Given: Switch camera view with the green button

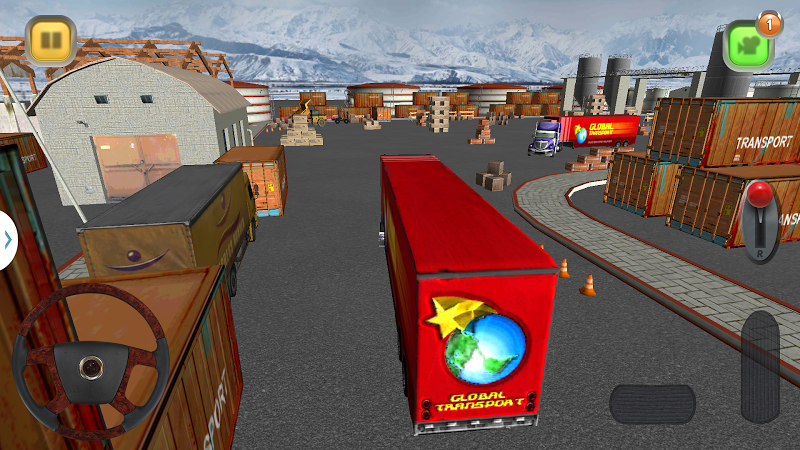Looking at the screenshot, I should click(745, 45).
